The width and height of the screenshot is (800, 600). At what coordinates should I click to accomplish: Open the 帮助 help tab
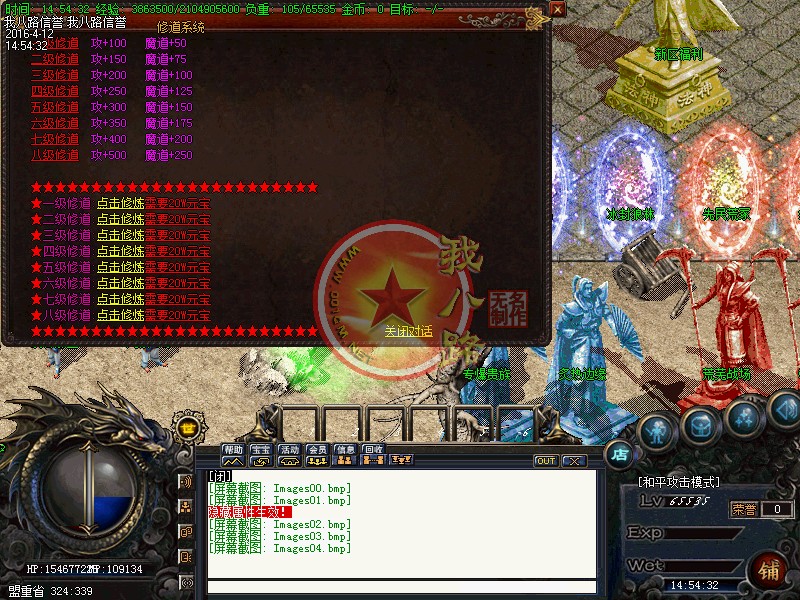tap(233, 450)
